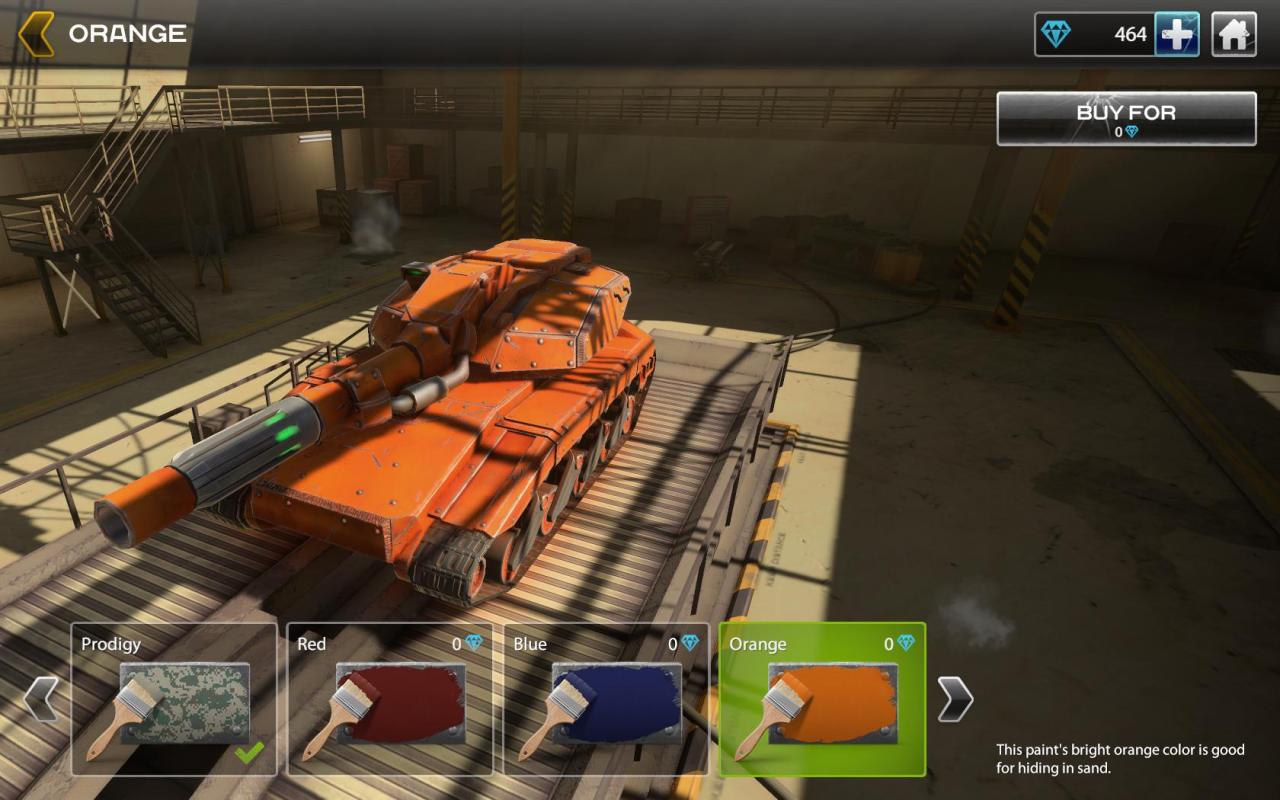Screen dimensions: 1280x800
Task: Add more gems with the plus button
Action: coord(1177,35)
